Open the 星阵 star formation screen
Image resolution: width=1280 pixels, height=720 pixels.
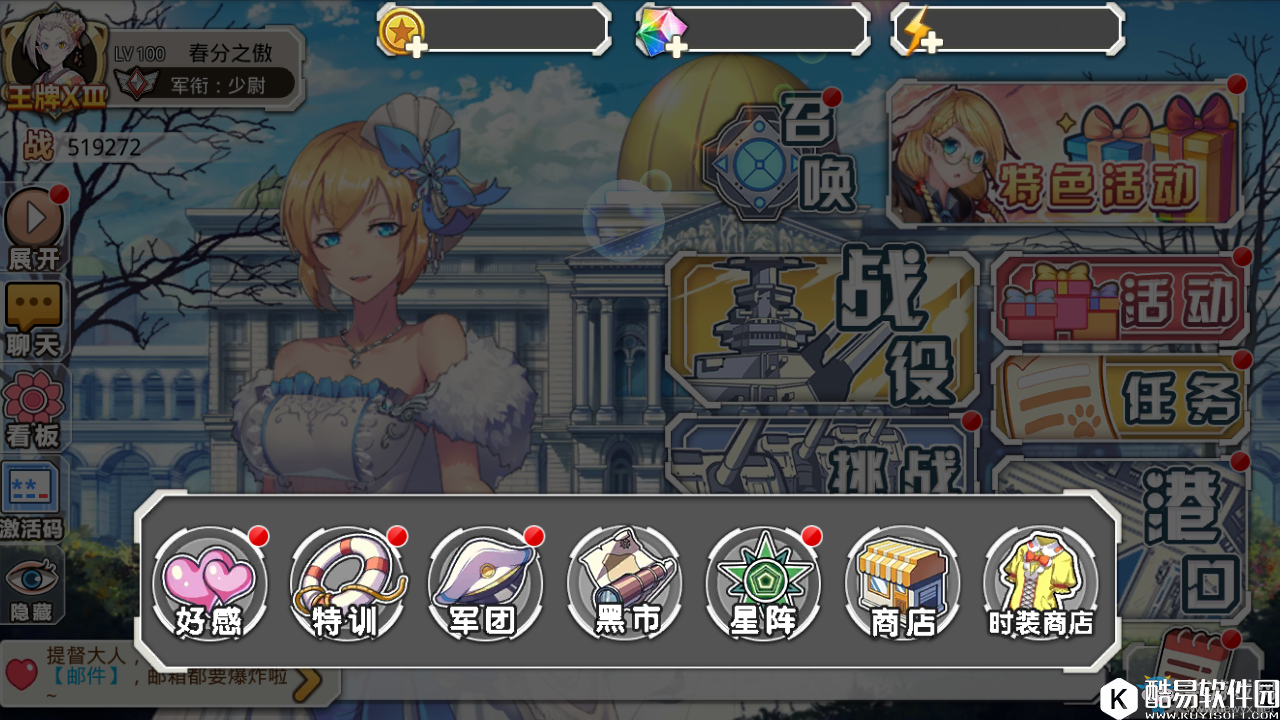tap(763, 582)
